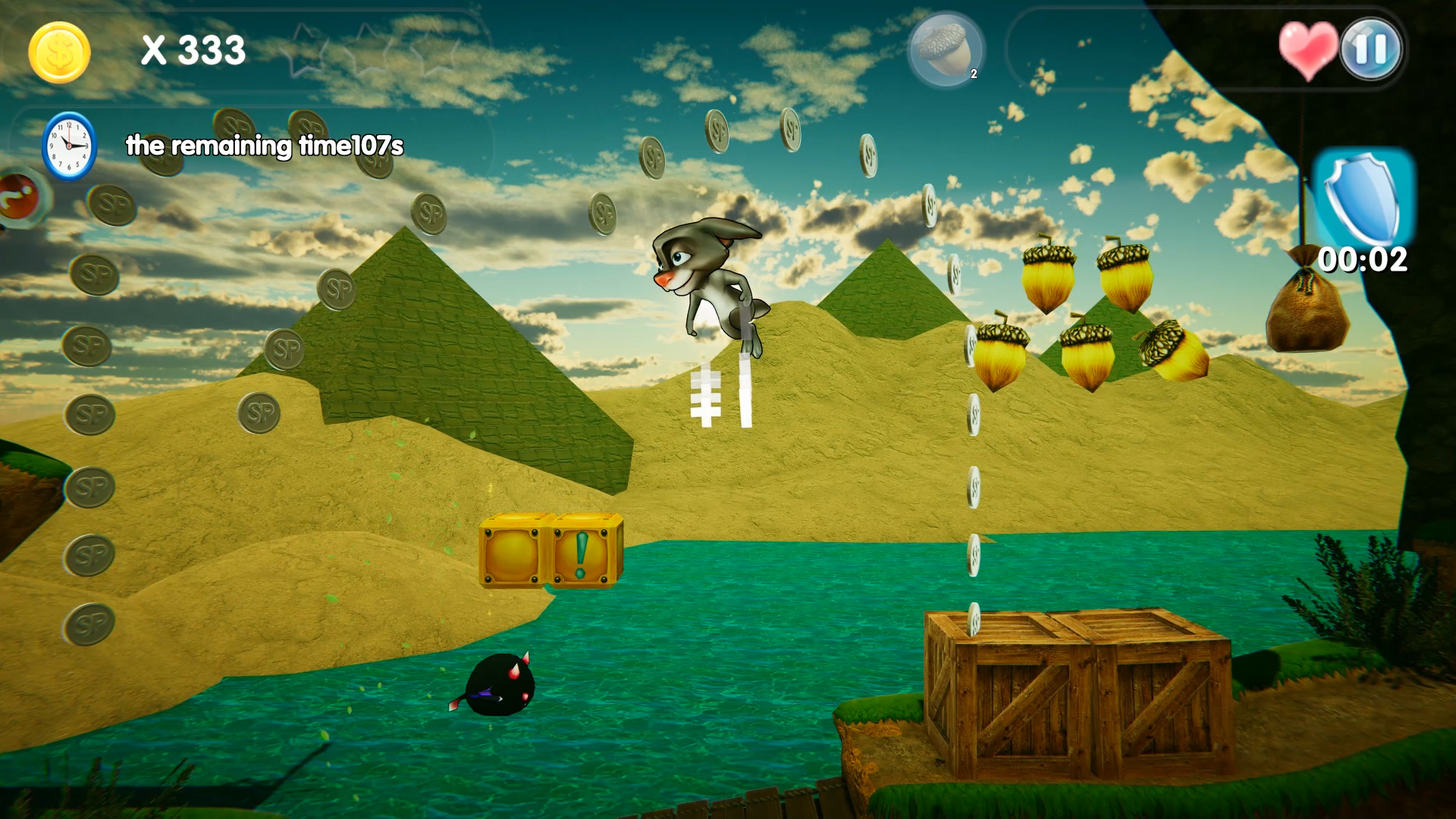Click the hanging money bag
Screen dimensions: 1456x819
point(1308,311)
